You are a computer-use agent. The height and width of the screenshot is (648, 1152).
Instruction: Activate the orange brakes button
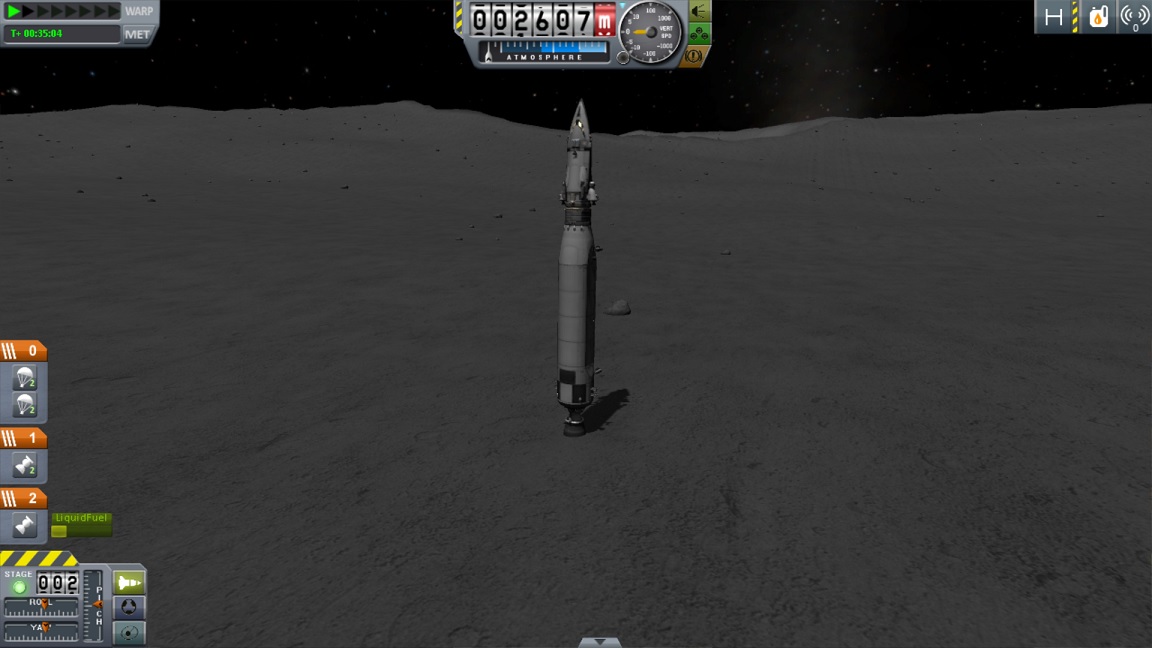695,55
